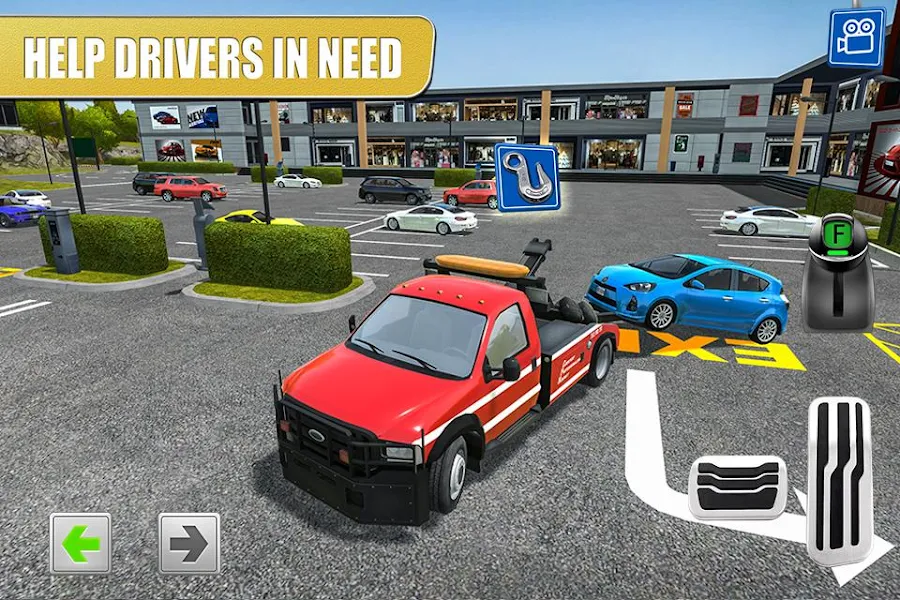Hit the brake pedal
Image resolution: width=900 pixels, height=600 pixels.
(x=738, y=486)
